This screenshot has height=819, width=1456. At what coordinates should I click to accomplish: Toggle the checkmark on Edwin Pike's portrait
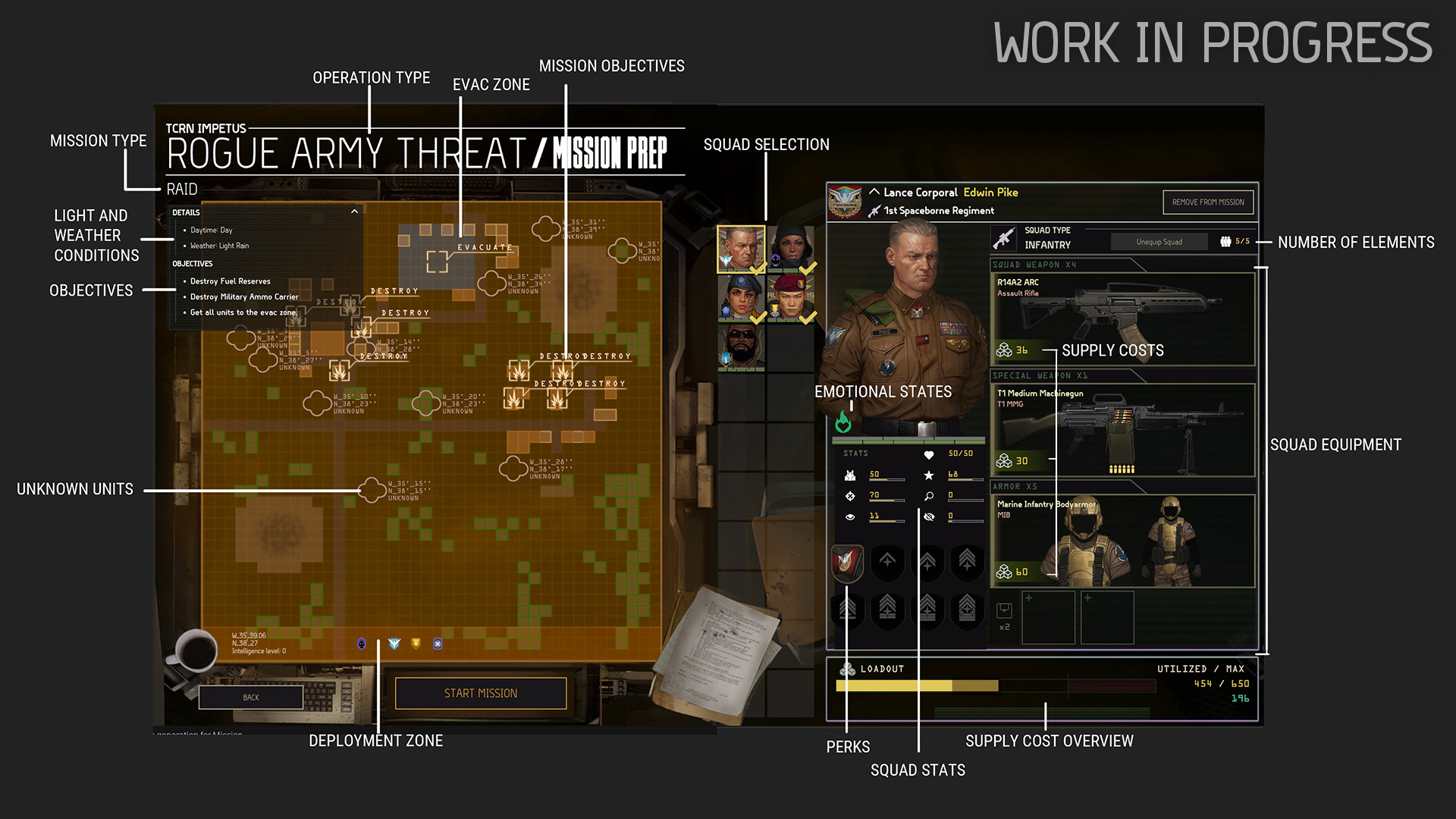coord(757,270)
